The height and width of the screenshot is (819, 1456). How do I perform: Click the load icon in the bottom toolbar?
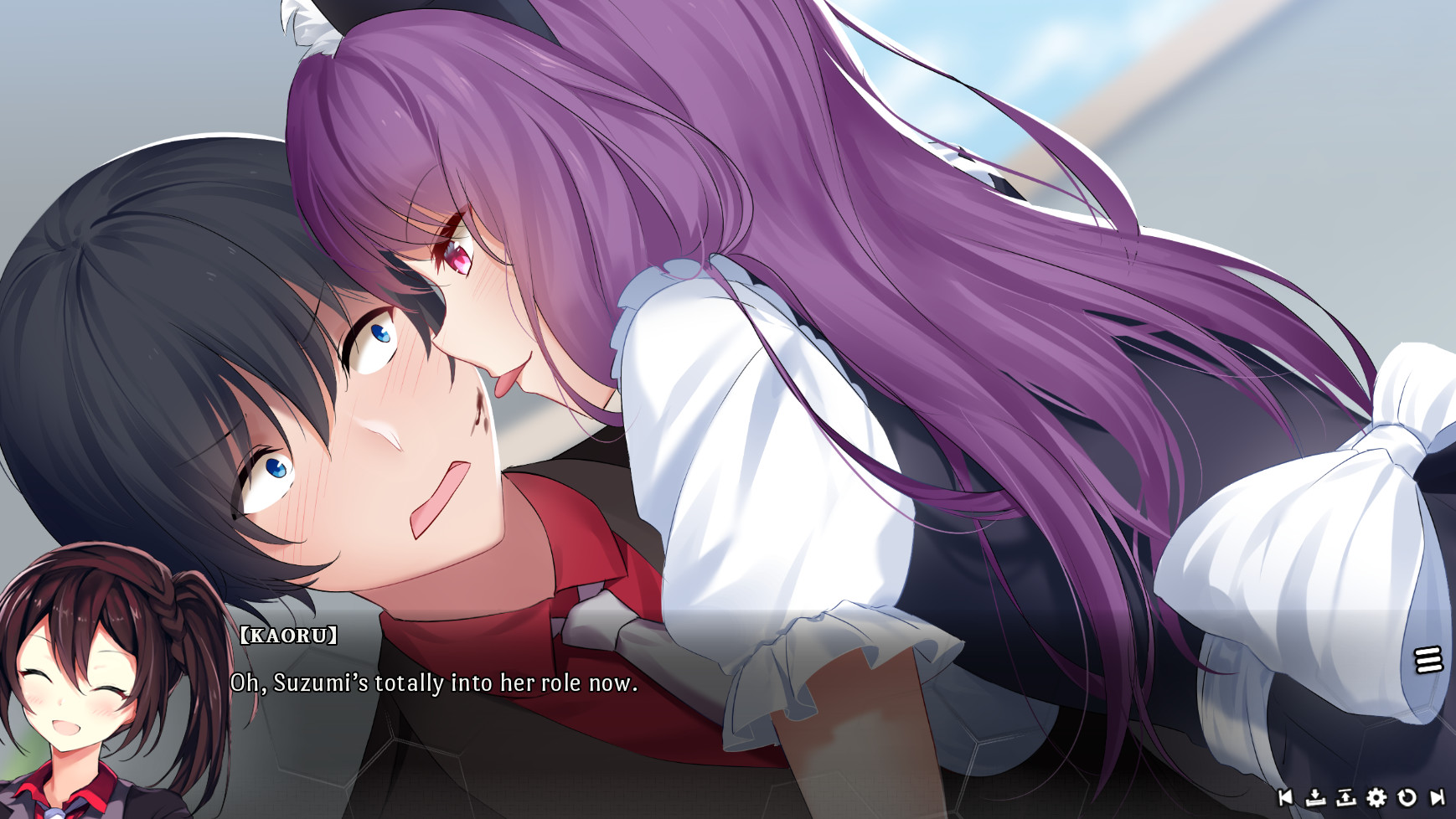1345,798
